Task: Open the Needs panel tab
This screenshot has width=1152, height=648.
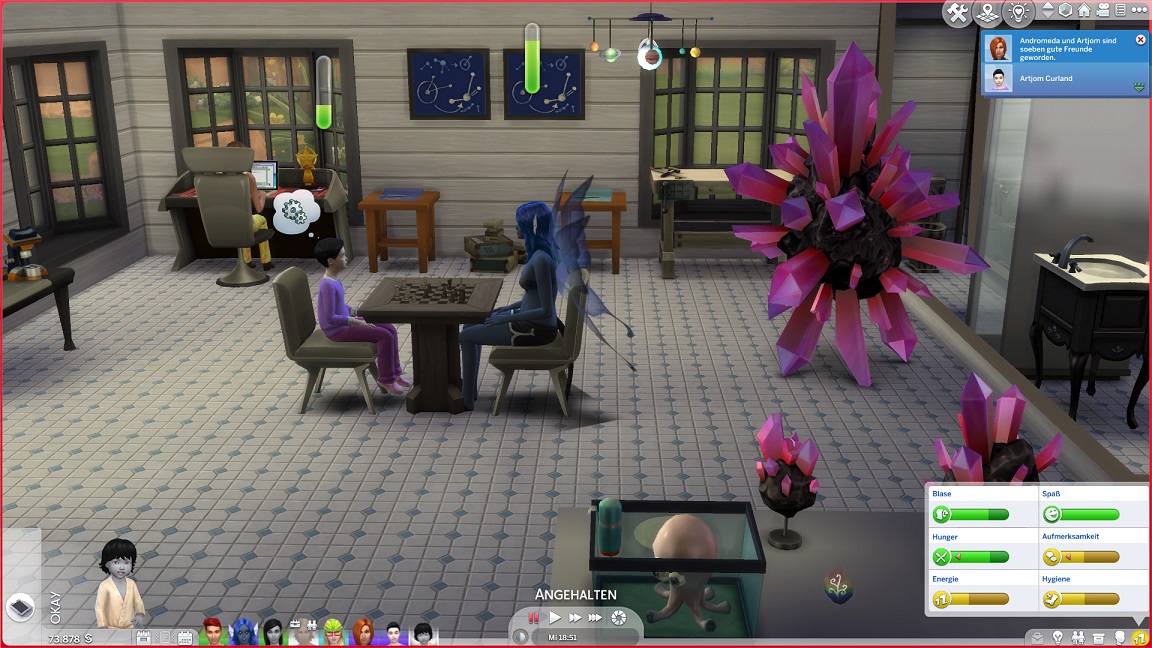Action: 1139,637
